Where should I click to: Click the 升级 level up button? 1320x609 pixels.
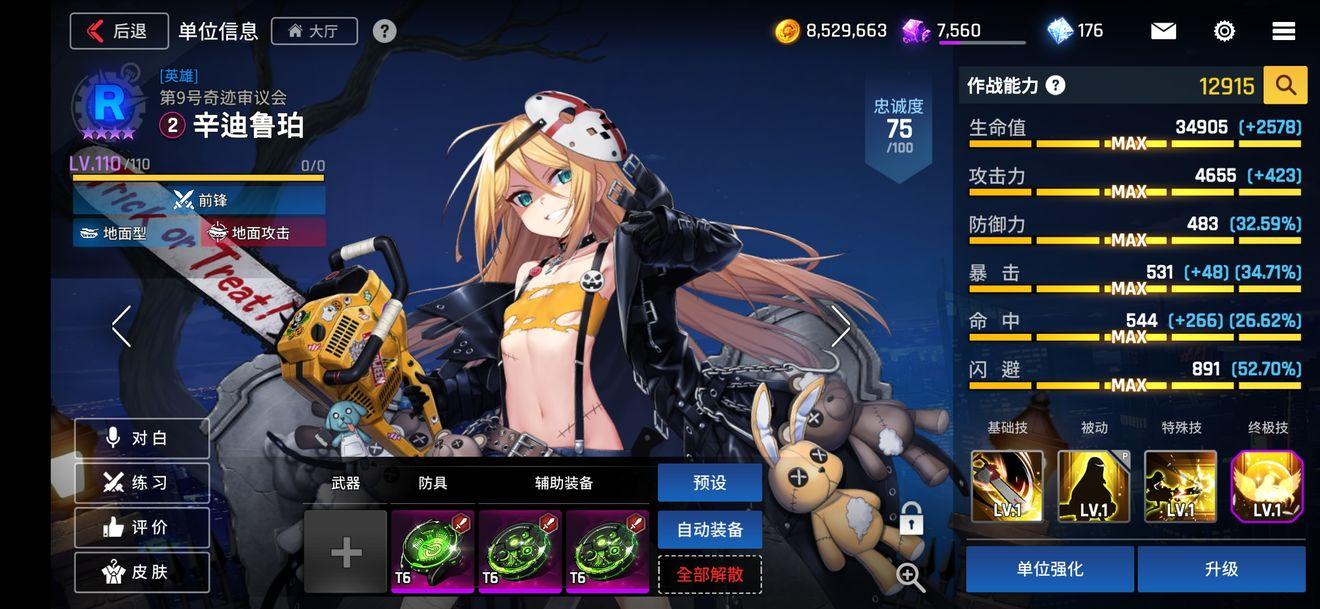pos(1221,569)
